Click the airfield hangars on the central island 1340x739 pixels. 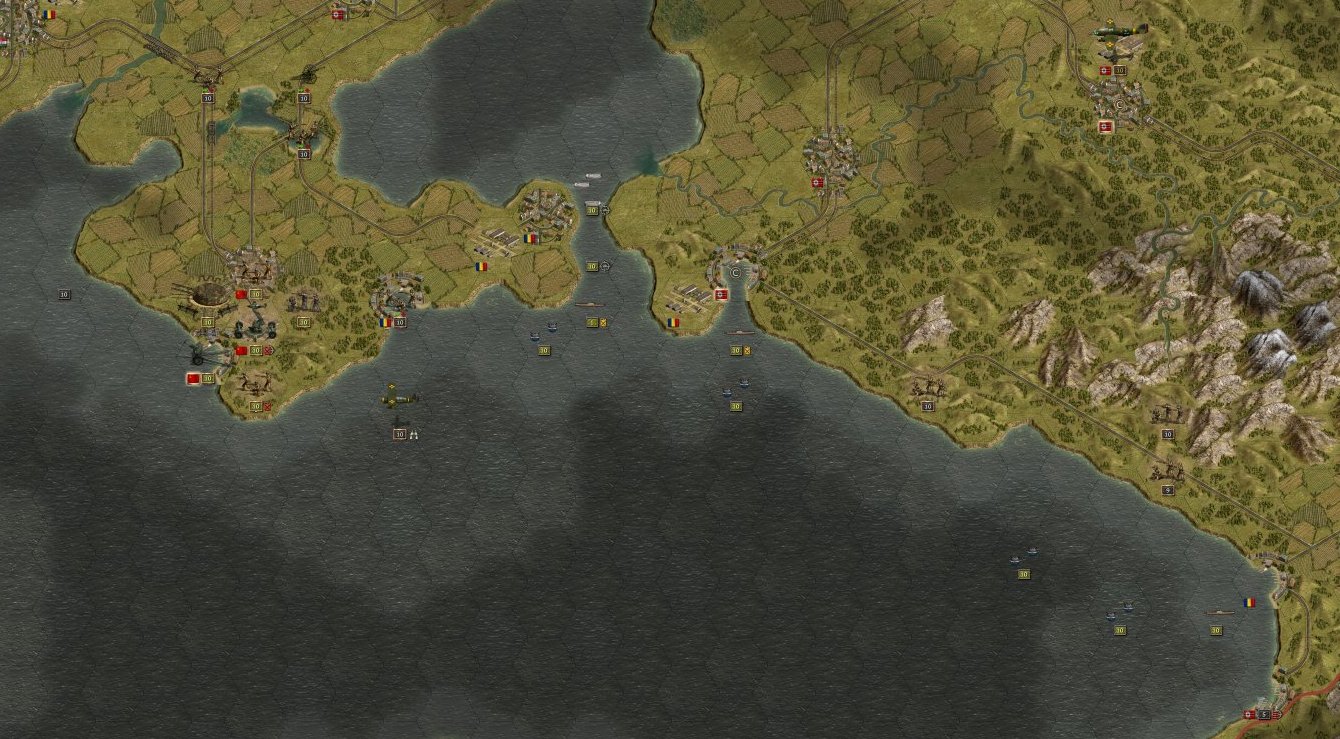pos(497,237)
